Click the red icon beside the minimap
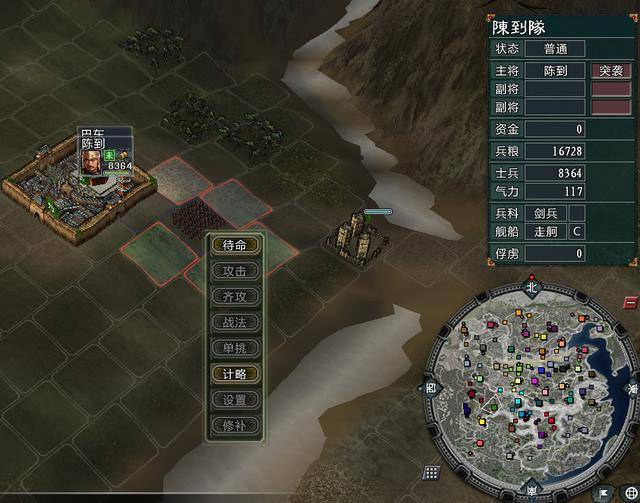This screenshot has width=640, height=503. pos(630,302)
